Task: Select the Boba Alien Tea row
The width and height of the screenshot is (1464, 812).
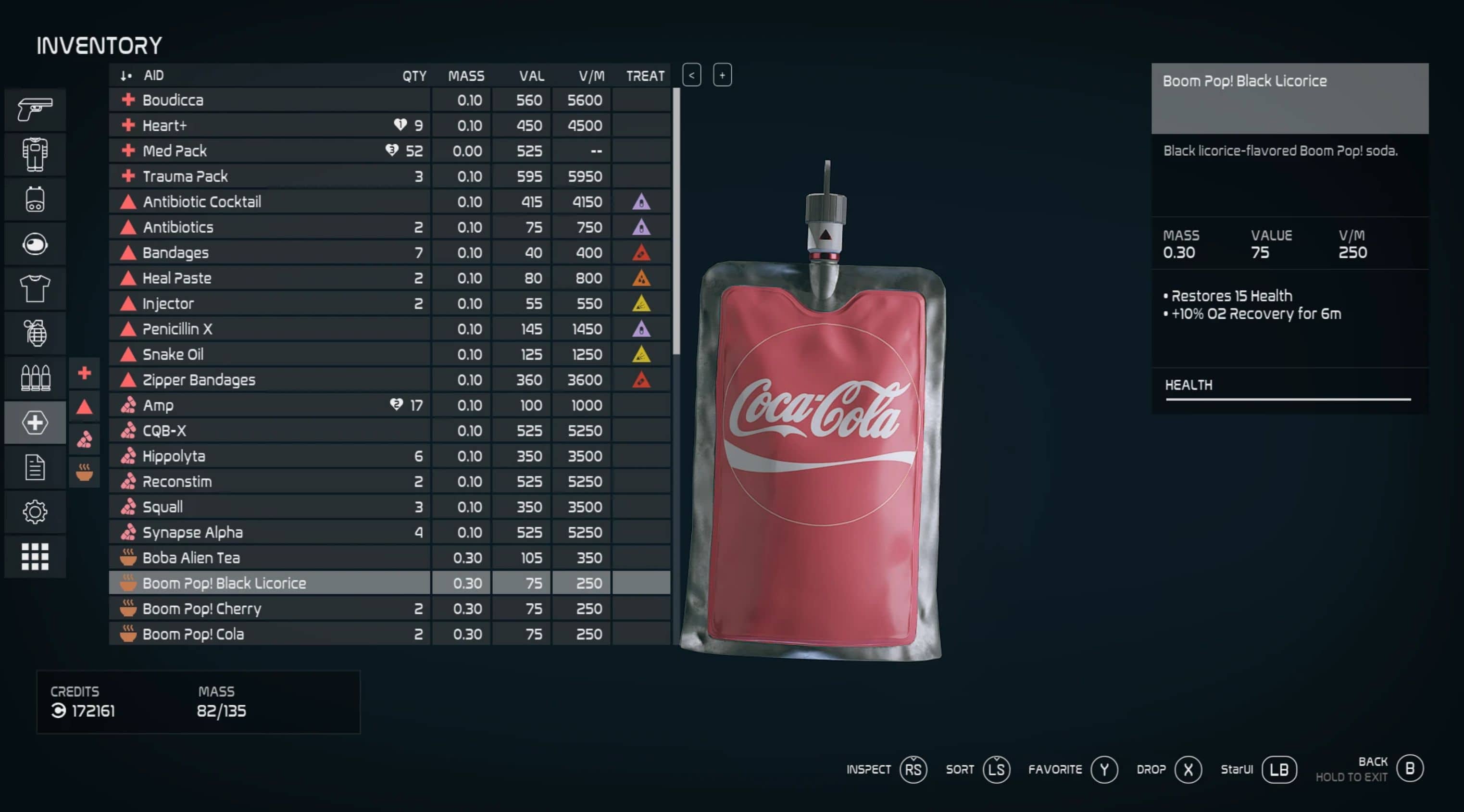Action: 269,558
